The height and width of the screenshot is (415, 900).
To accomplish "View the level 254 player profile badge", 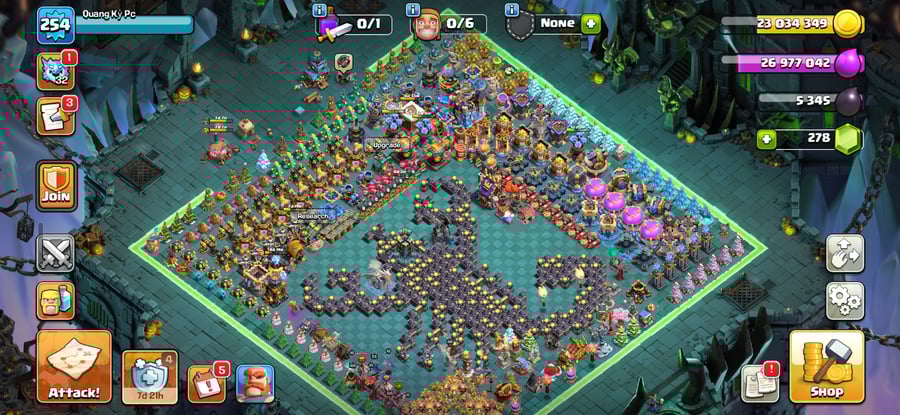I will tap(56, 25).
